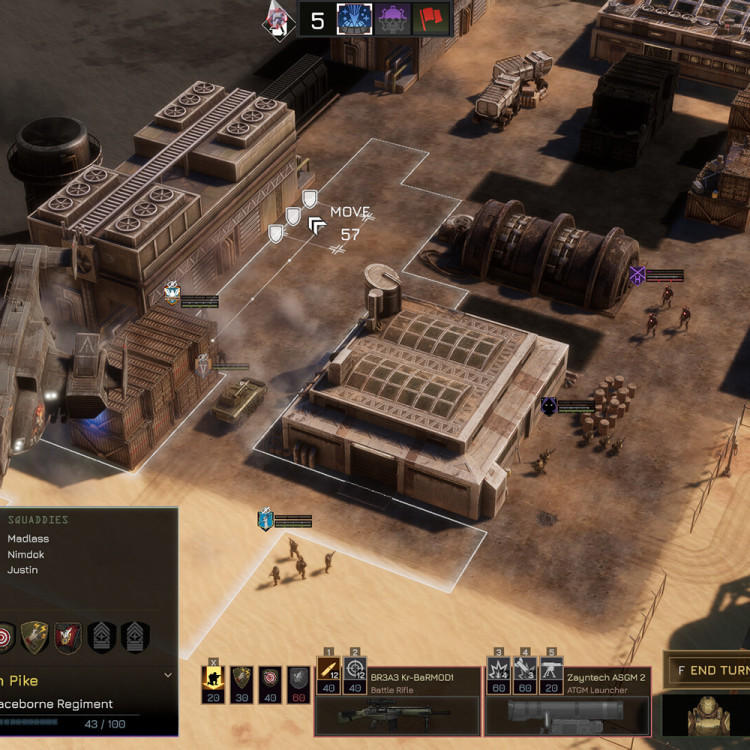Select the blue faction turn icon
750x750 pixels.
[355, 19]
